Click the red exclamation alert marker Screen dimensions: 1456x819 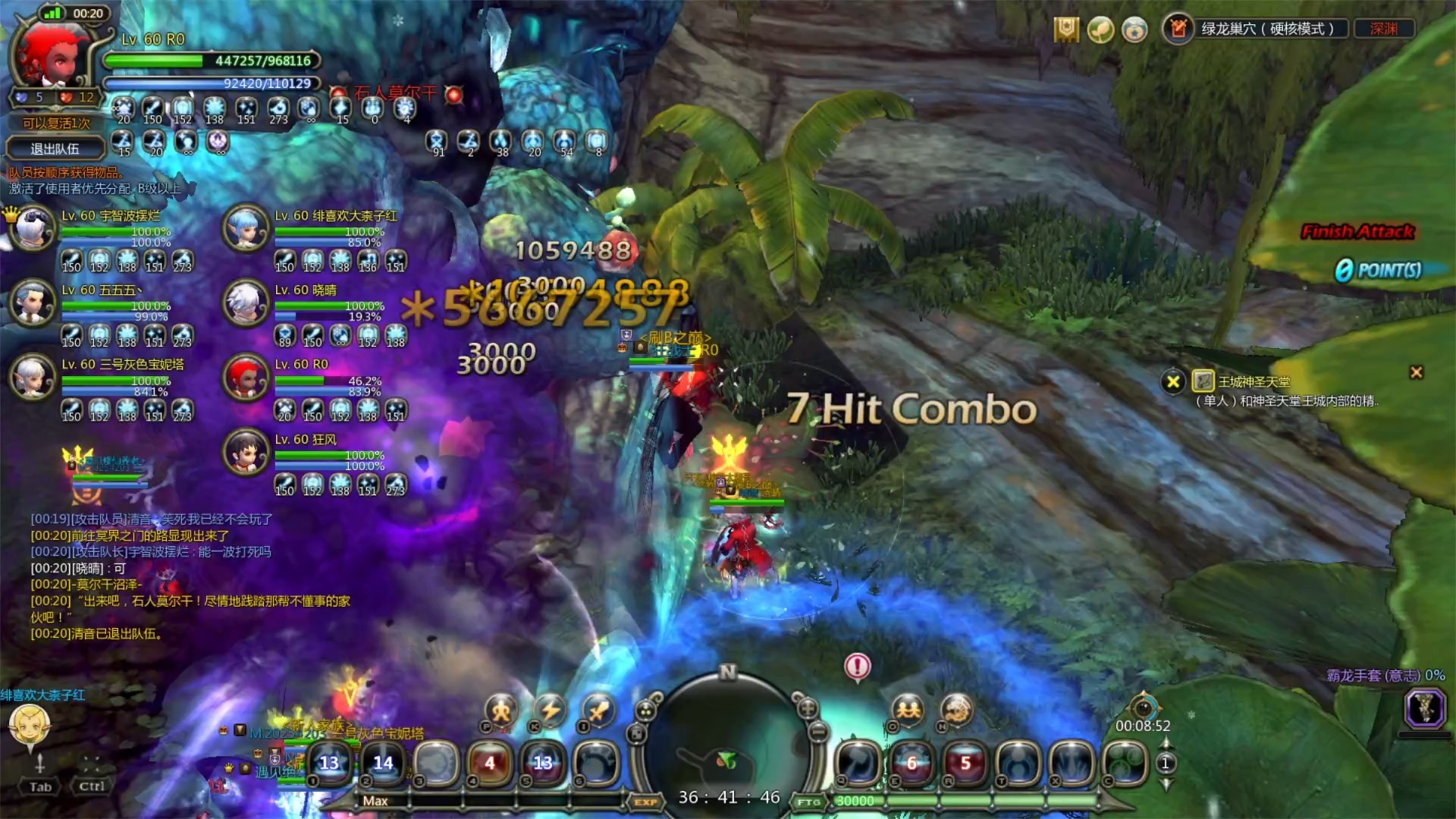[858, 667]
